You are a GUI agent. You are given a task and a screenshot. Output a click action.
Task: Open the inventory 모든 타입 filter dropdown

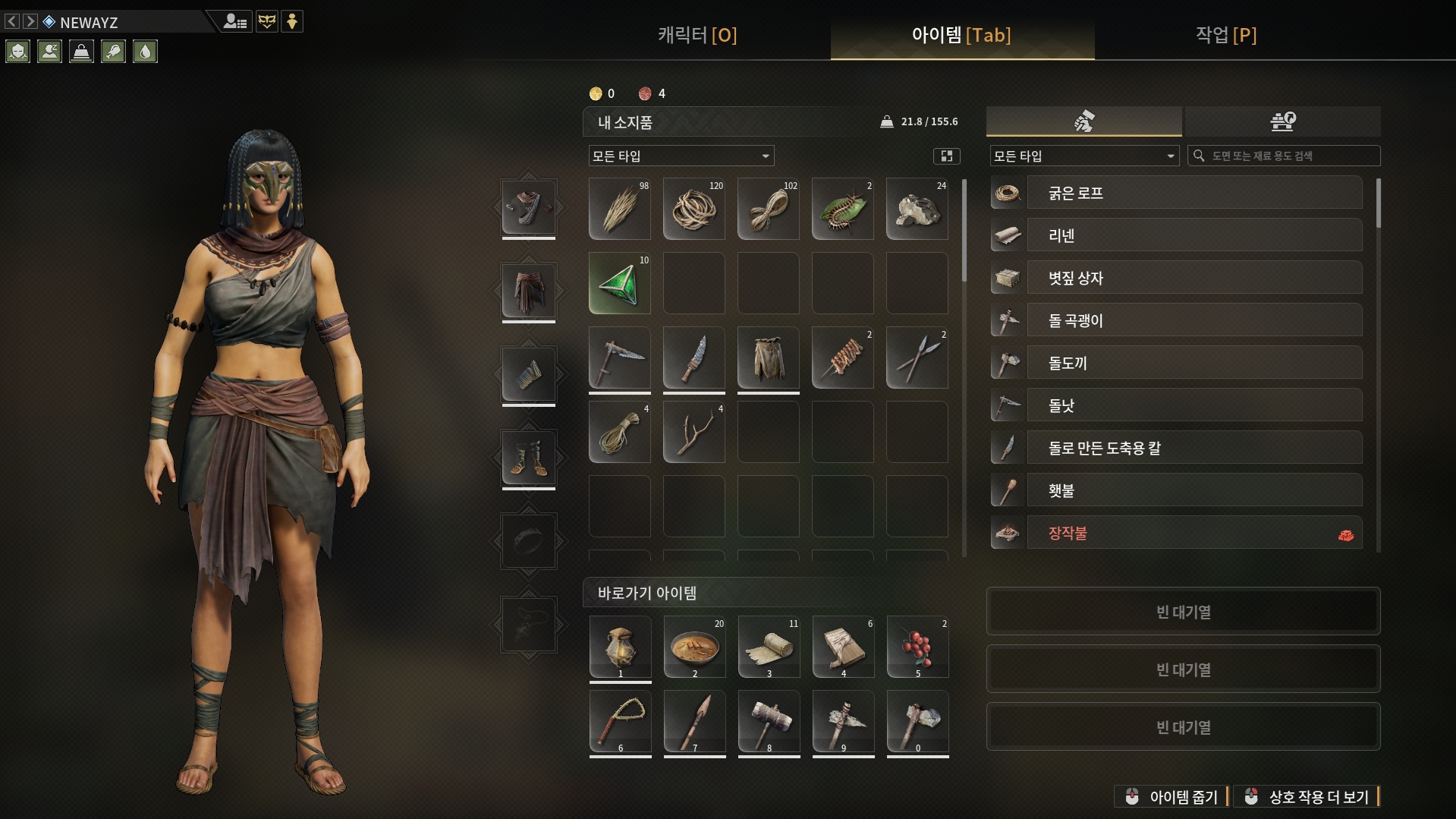pos(681,156)
